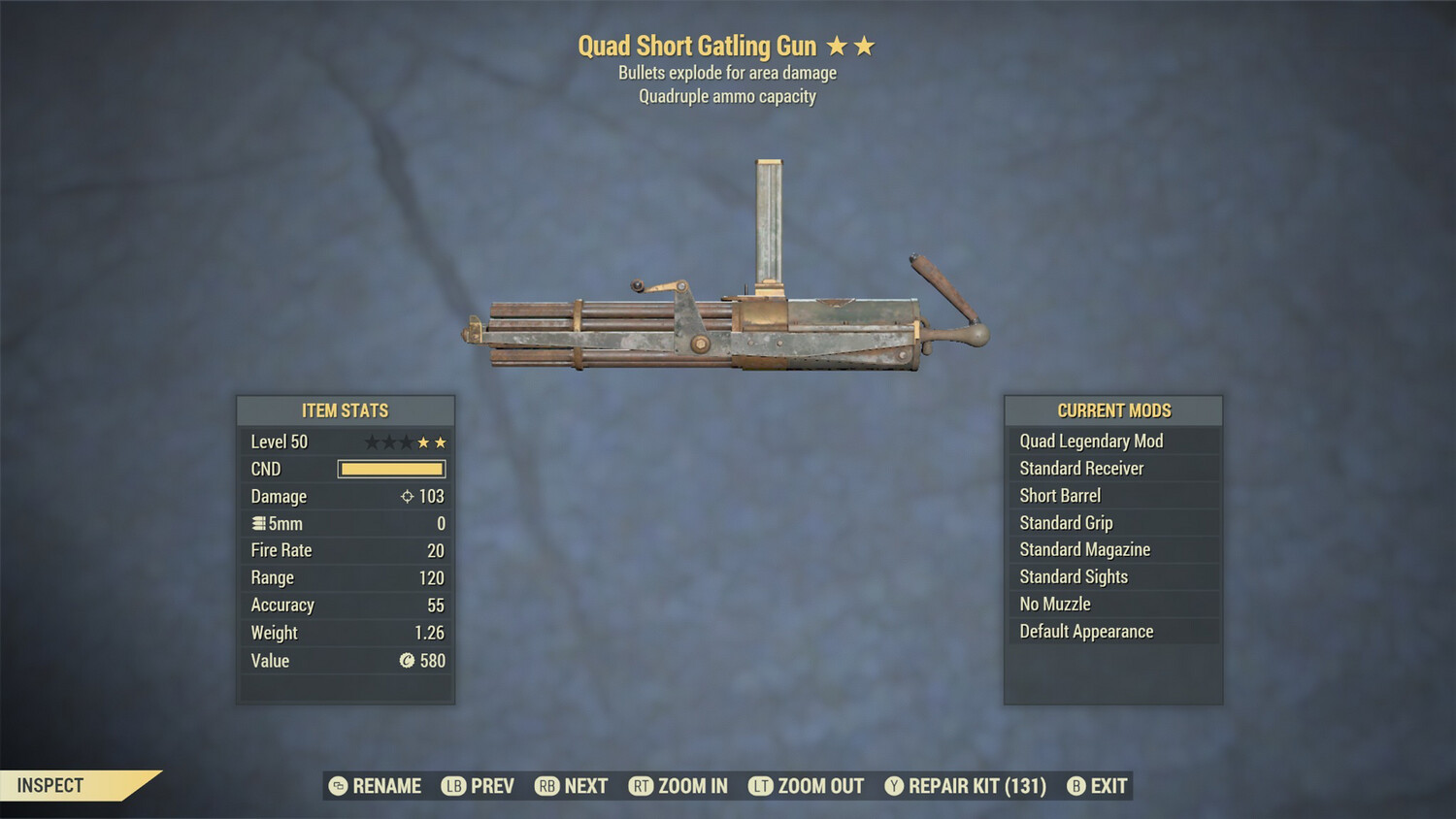Click the yellow CND condition bar
The width and height of the screenshot is (1456, 819).
tap(392, 469)
